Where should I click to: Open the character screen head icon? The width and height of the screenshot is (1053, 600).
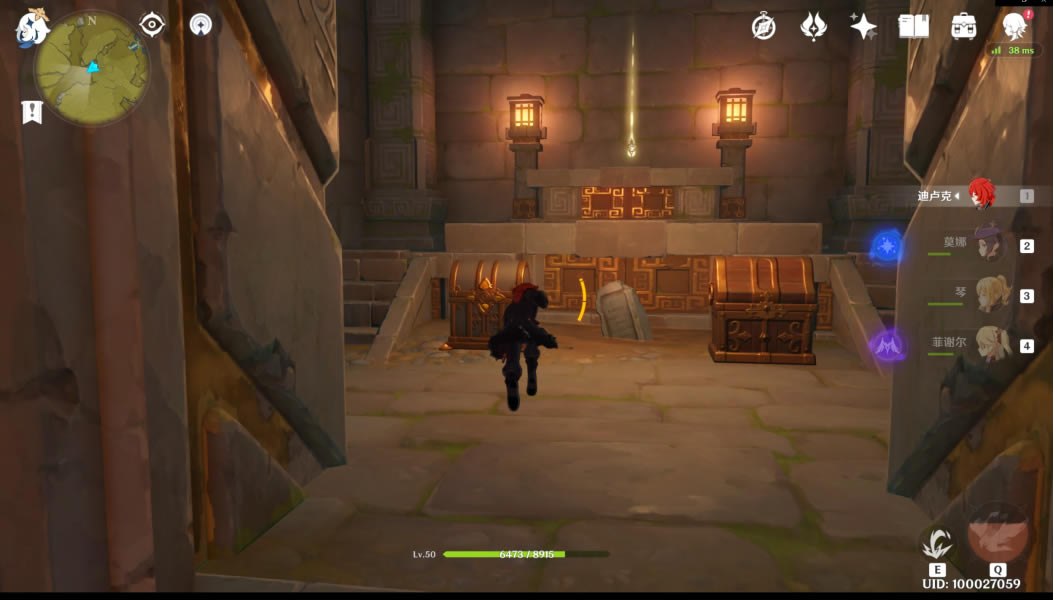[x=1015, y=27]
